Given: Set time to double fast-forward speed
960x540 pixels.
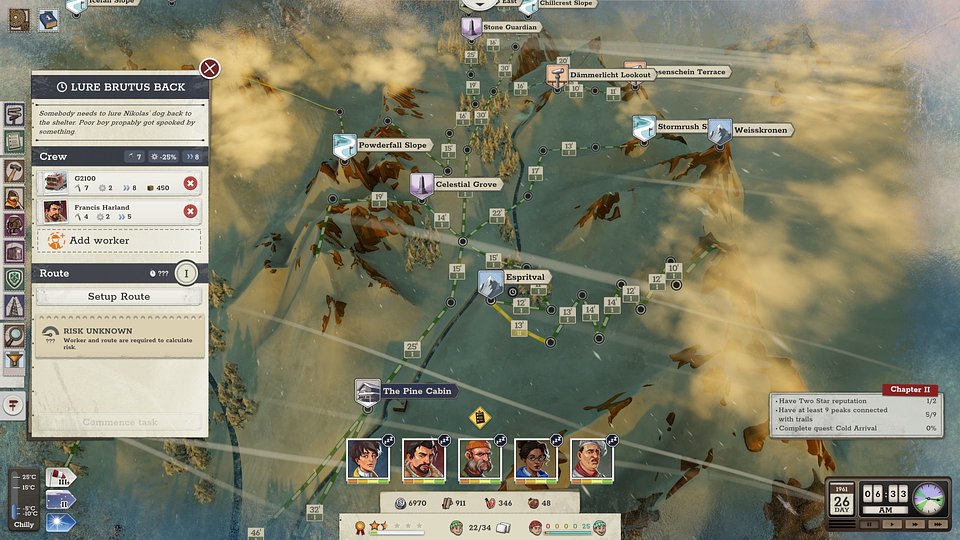Looking at the screenshot, I should tap(913, 523).
